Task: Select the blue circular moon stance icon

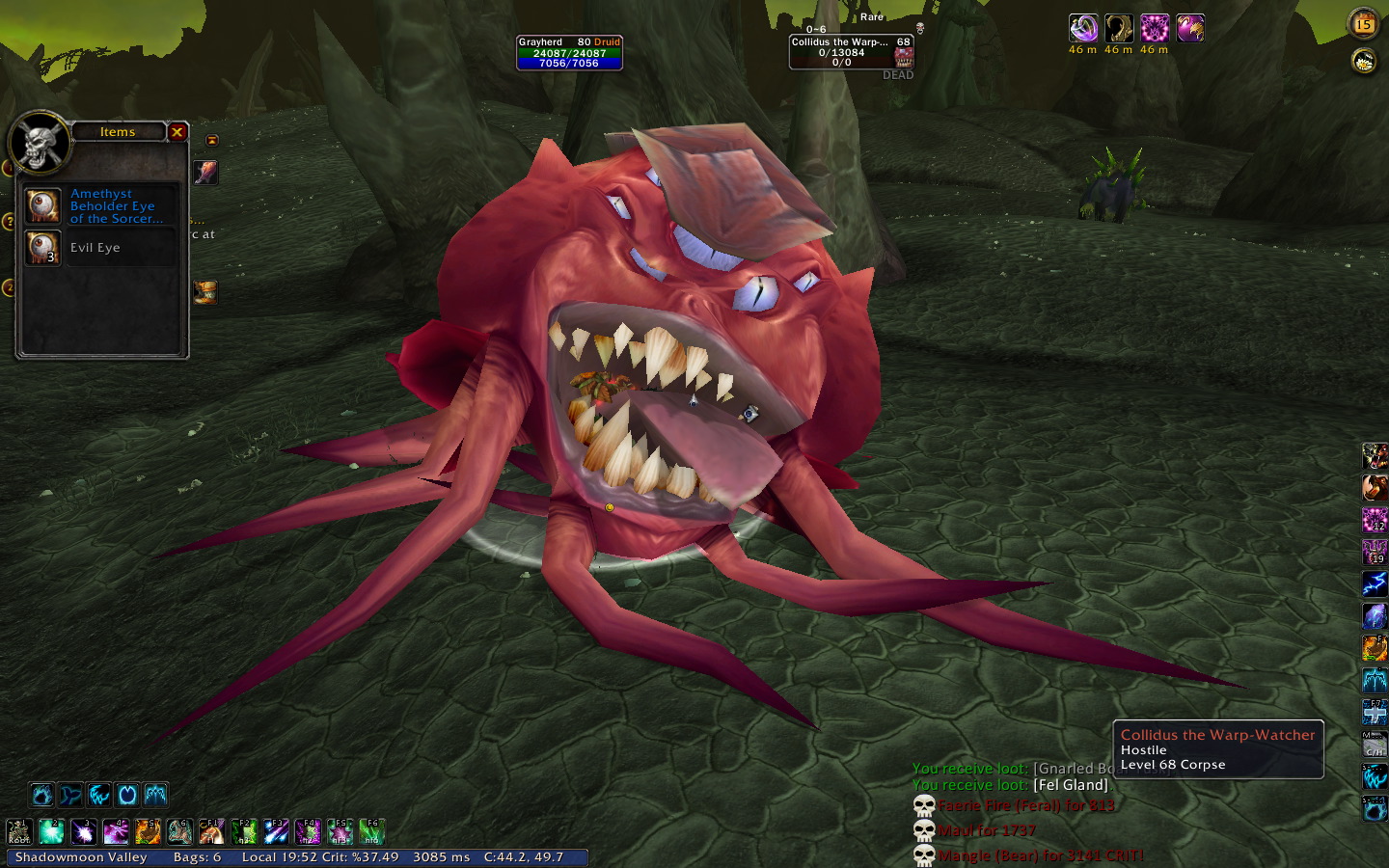Action: (127, 795)
